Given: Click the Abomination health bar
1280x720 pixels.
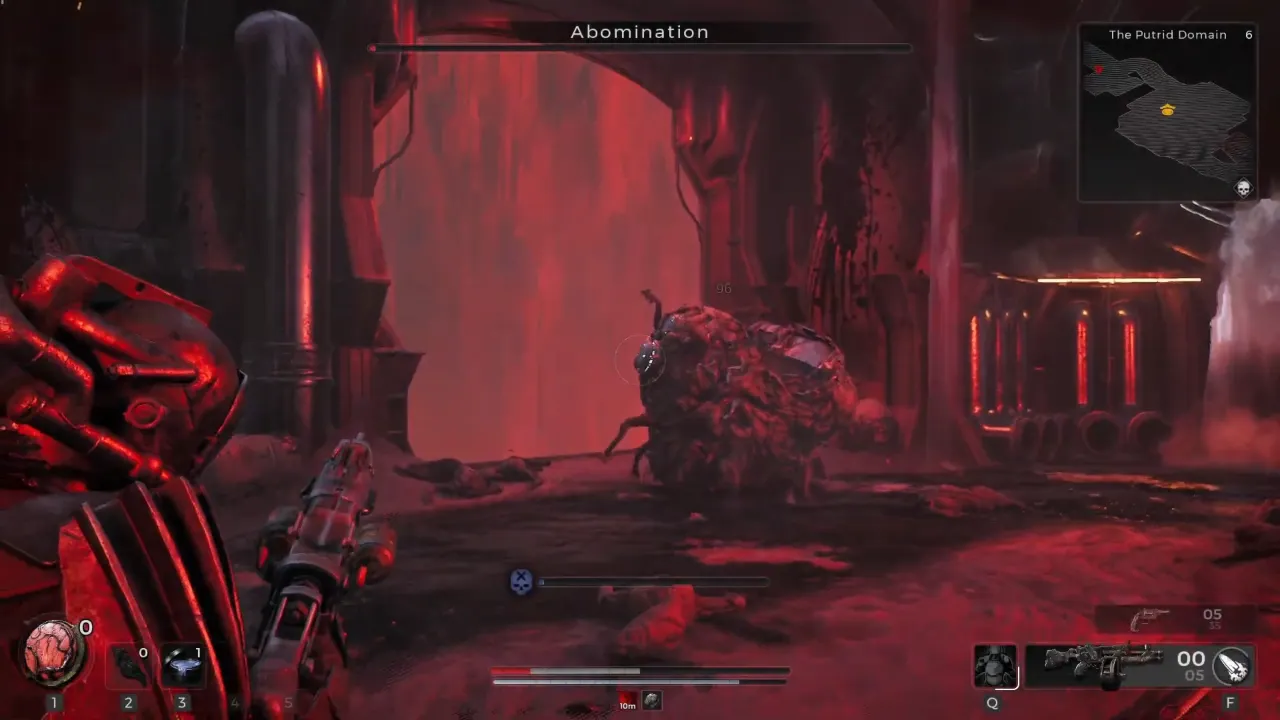Looking at the screenshot, I should tap(640, 49).
